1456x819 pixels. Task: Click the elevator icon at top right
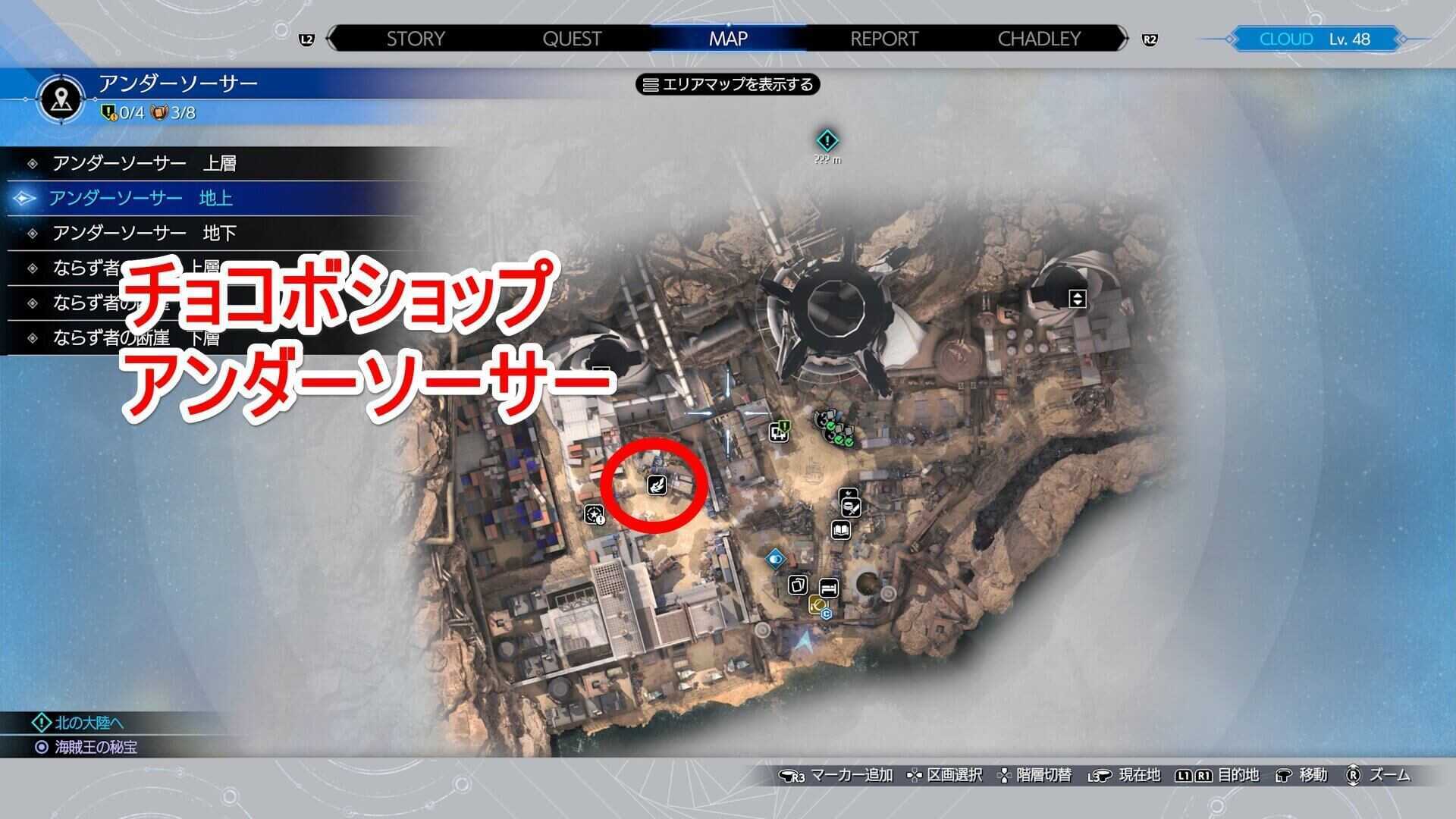1076,299
